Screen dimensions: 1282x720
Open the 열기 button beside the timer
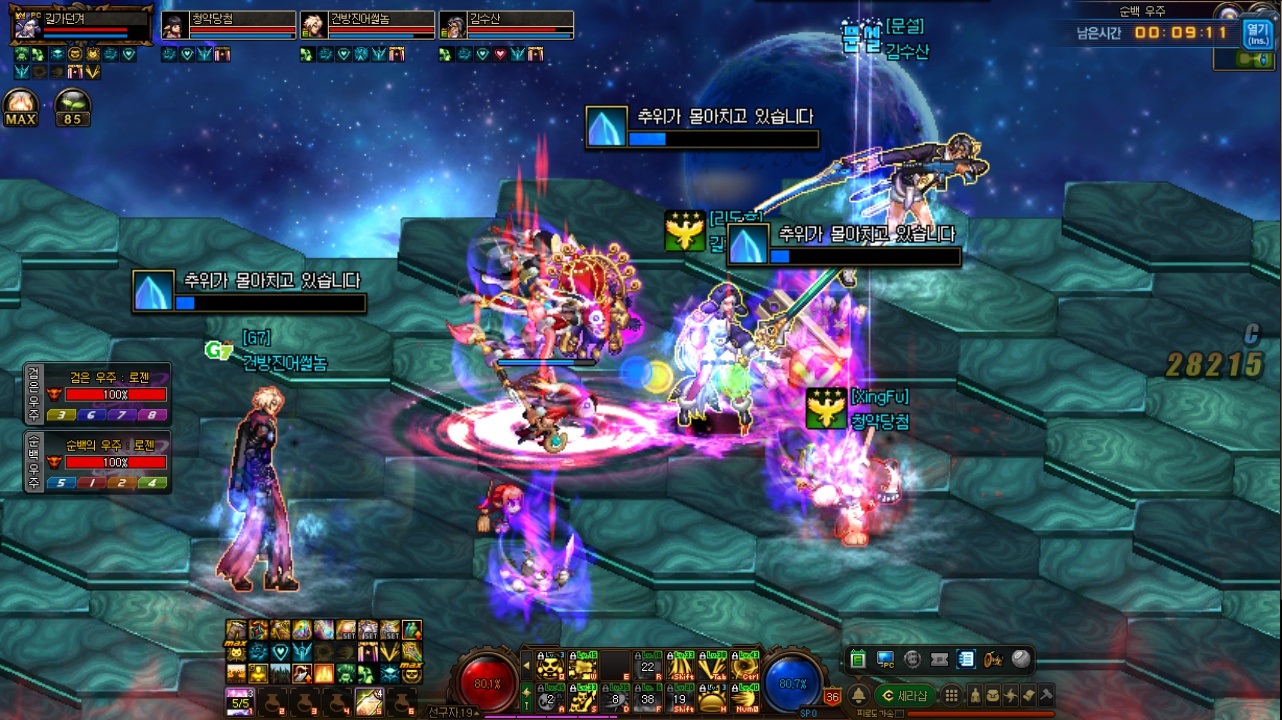1257,34
